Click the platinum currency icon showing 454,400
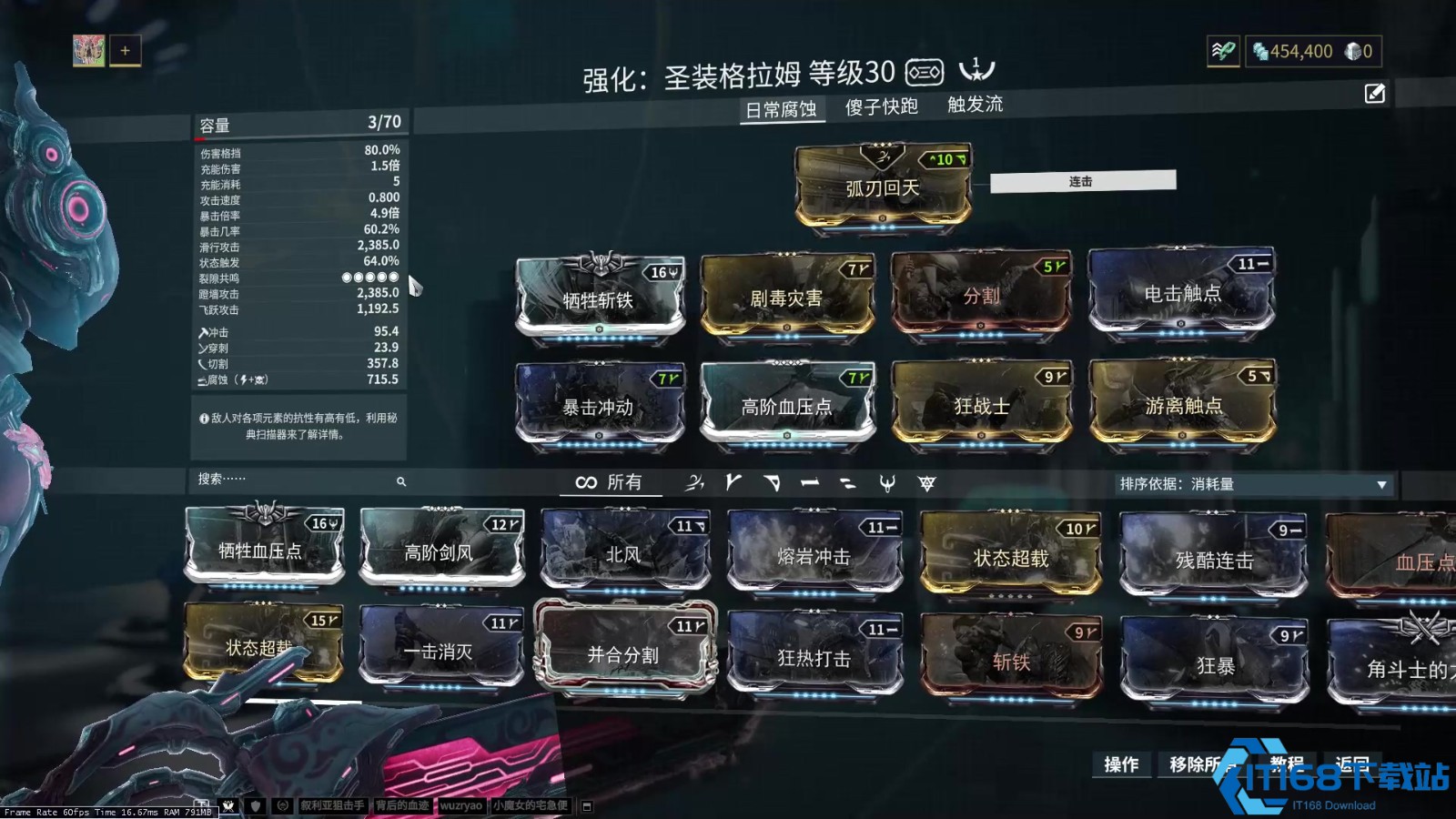The height and width of the screenshot is (819, 1456). coord(1261,52)
